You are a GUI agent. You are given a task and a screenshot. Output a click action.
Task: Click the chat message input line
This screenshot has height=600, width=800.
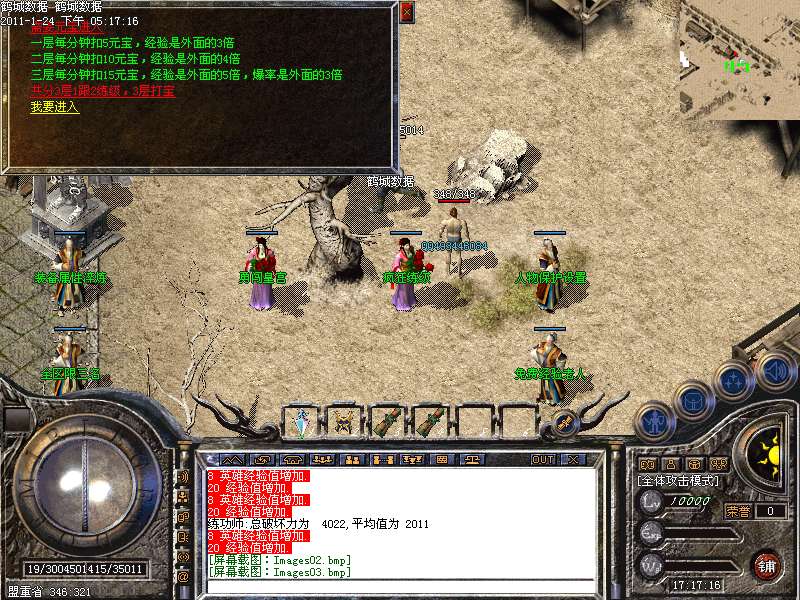pyautogui.click(x=400, y=587)
